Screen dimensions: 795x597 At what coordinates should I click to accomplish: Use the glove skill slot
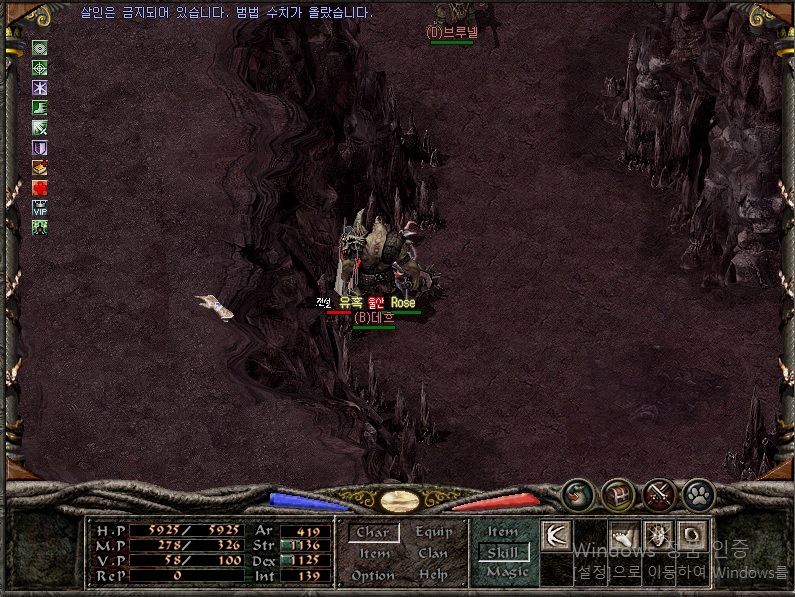pos(625,535)
